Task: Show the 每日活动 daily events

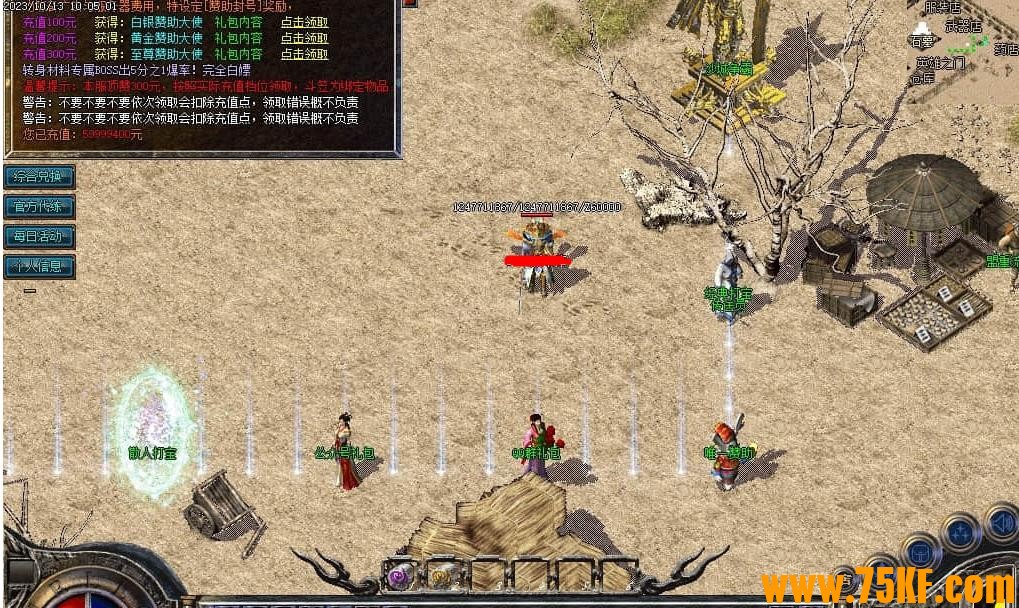Action: coord(39,237)
